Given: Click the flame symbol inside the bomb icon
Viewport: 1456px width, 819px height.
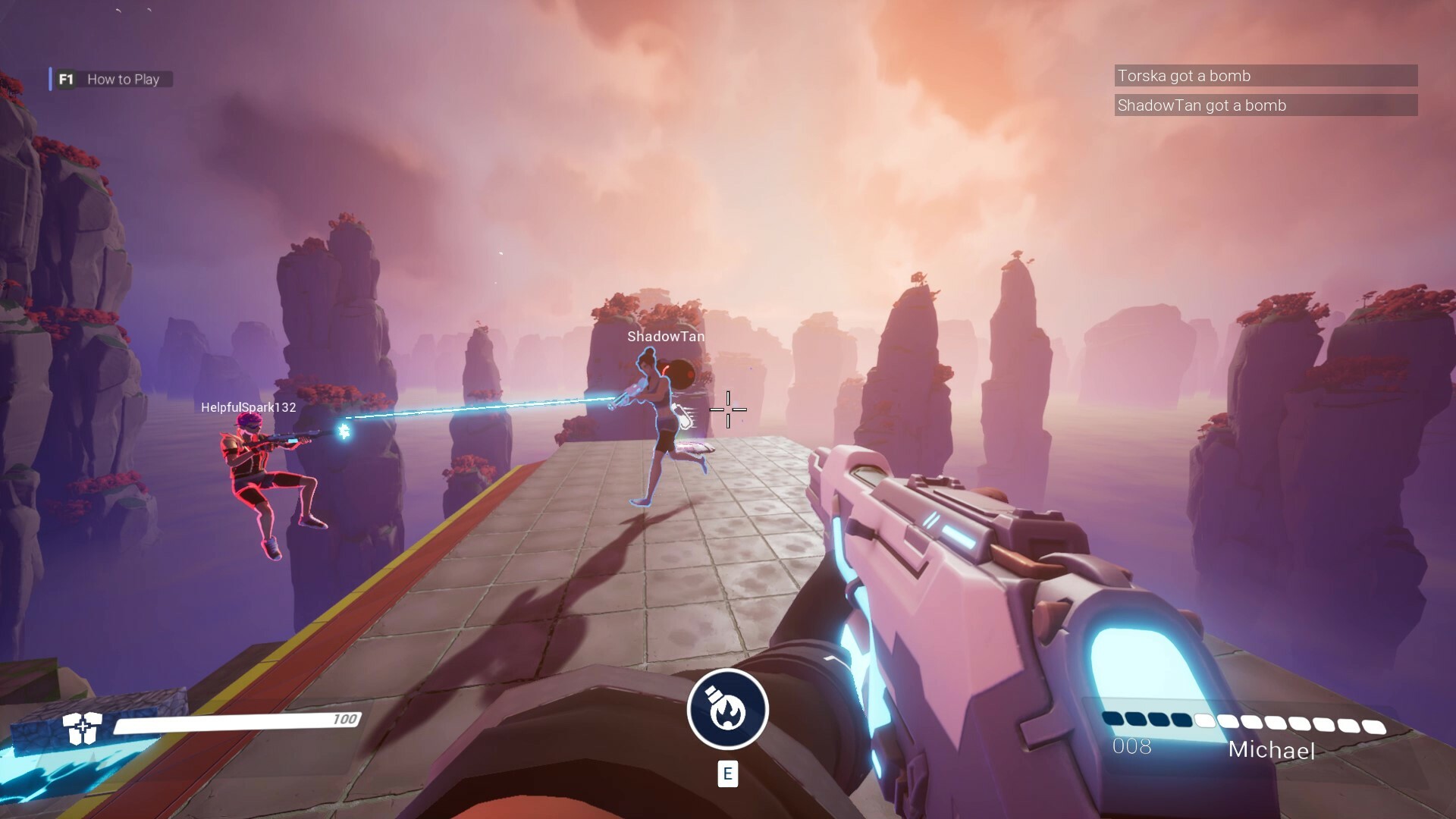Looking at the screenshot, I should click(727, 713).
